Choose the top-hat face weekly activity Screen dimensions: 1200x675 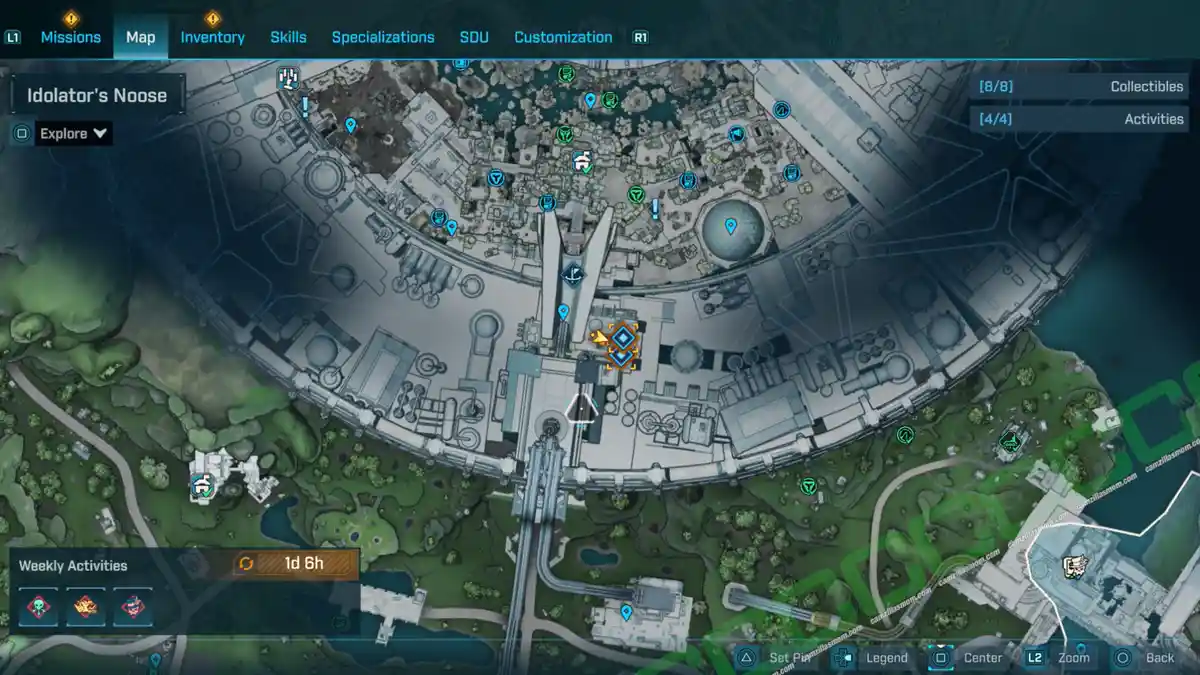pyautogui.click(x=132, y=607)
